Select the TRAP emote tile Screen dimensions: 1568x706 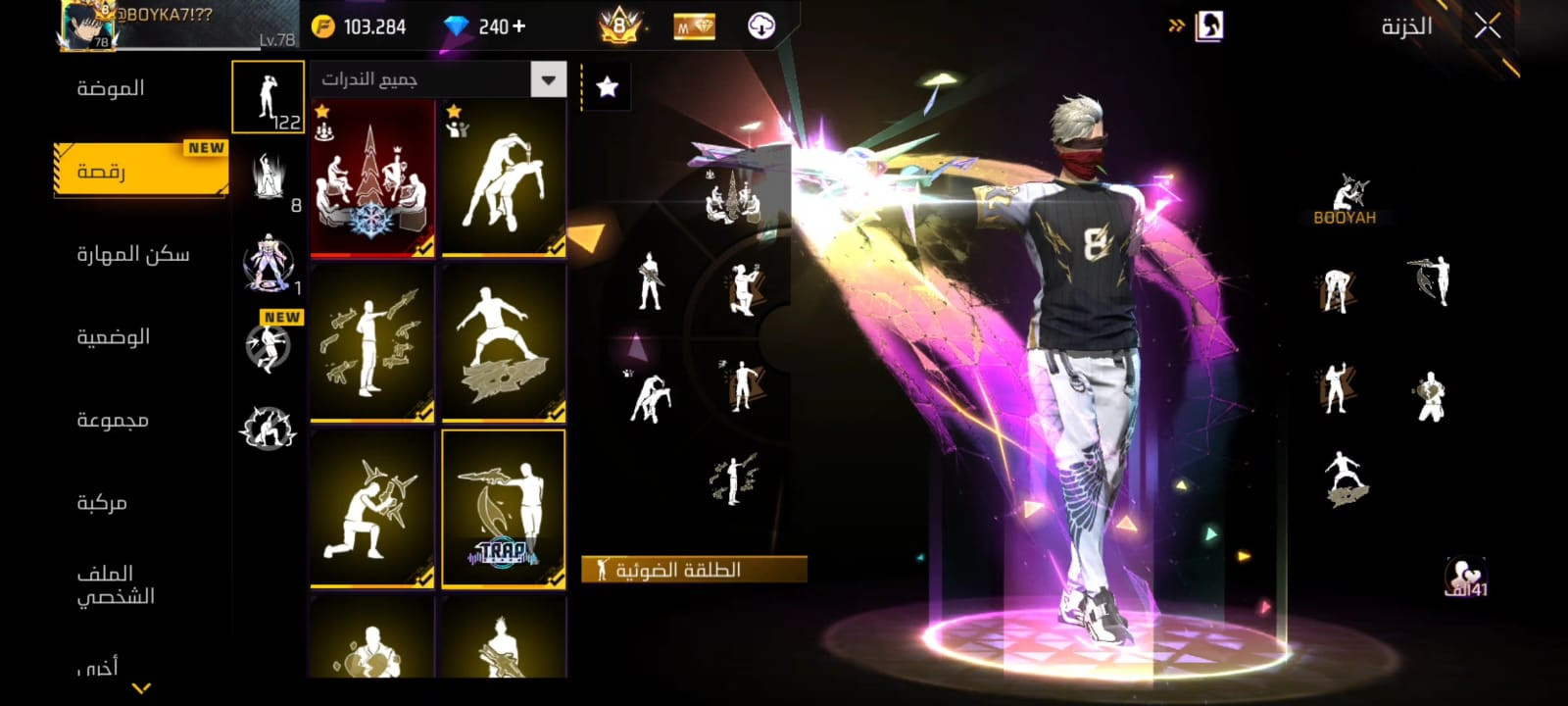(503, 508)
